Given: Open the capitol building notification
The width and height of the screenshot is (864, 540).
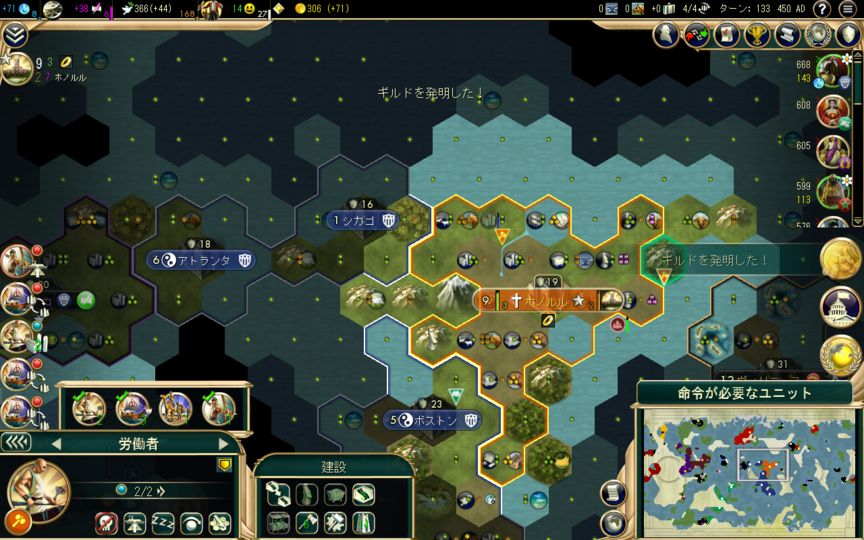Looking at the screenshot, I should click(840, 308).
